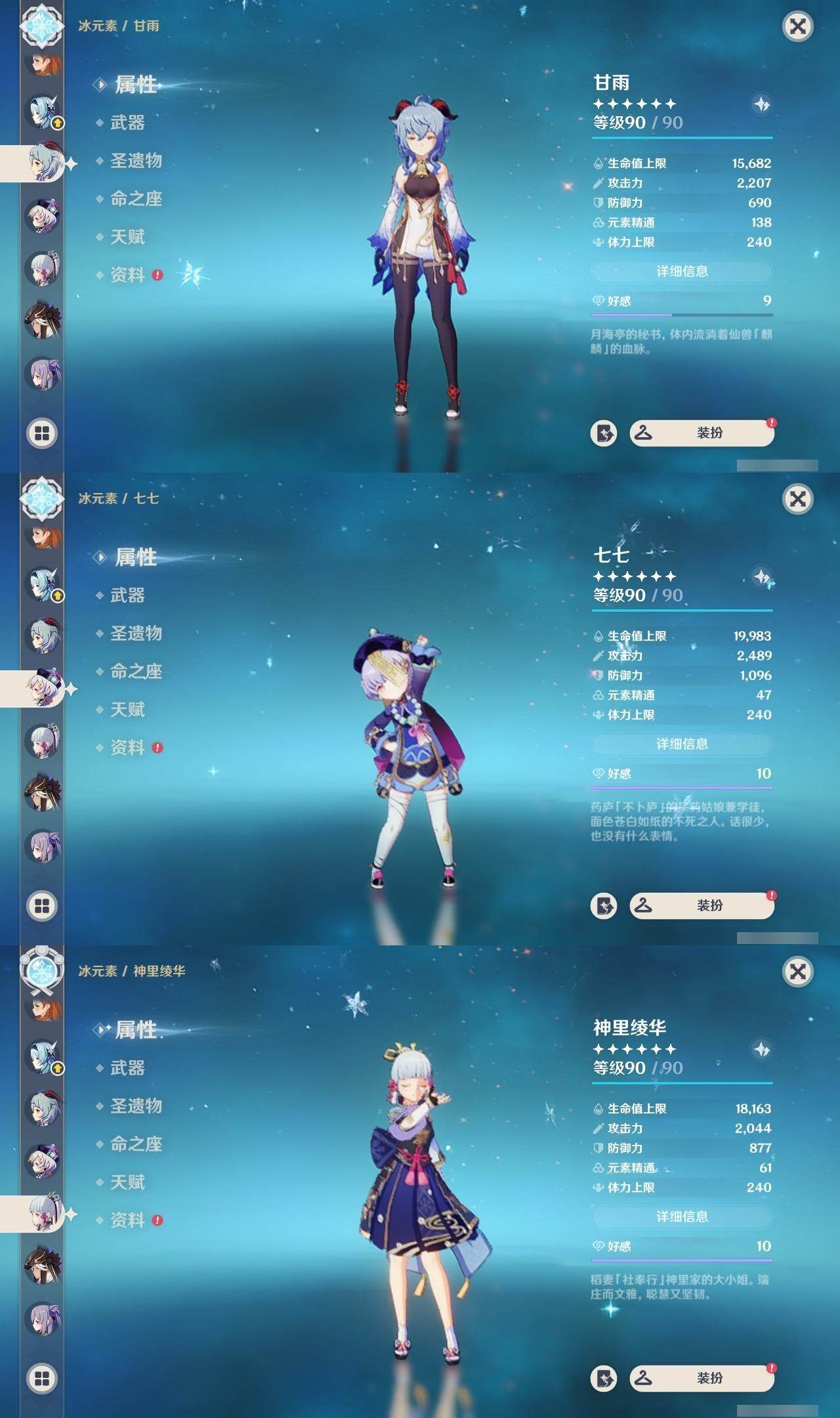This screenshot has width=840, height=1418.
Task: Show 详细信息 for 七七's attributes
Action: [x=682, y=744]
